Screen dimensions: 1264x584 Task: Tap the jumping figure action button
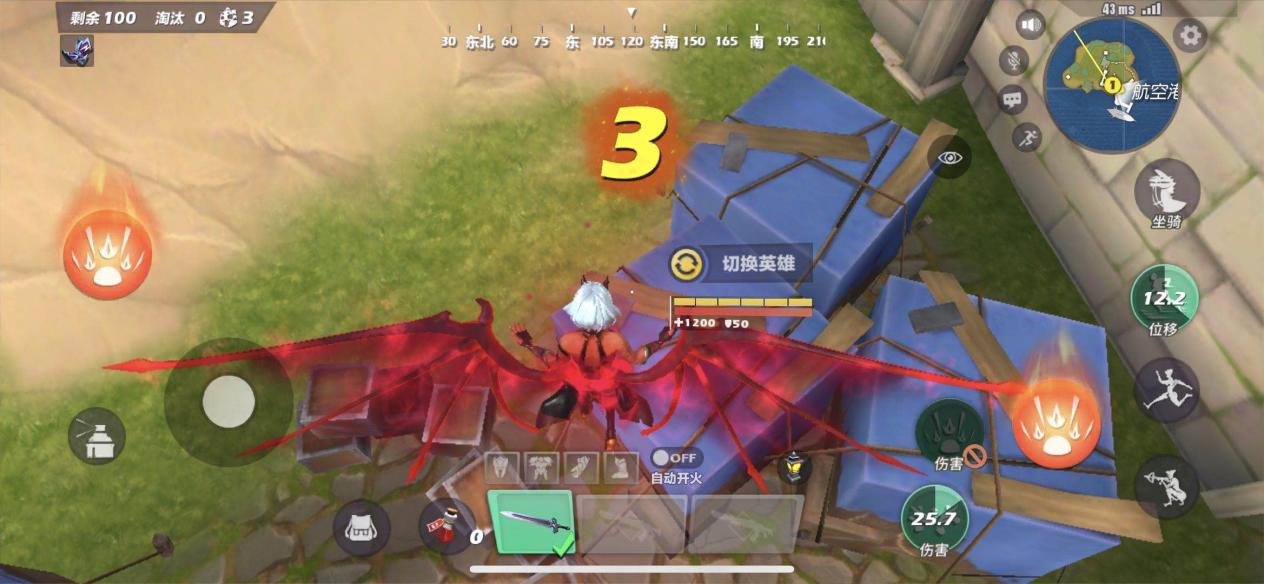tap(1166, 390)
